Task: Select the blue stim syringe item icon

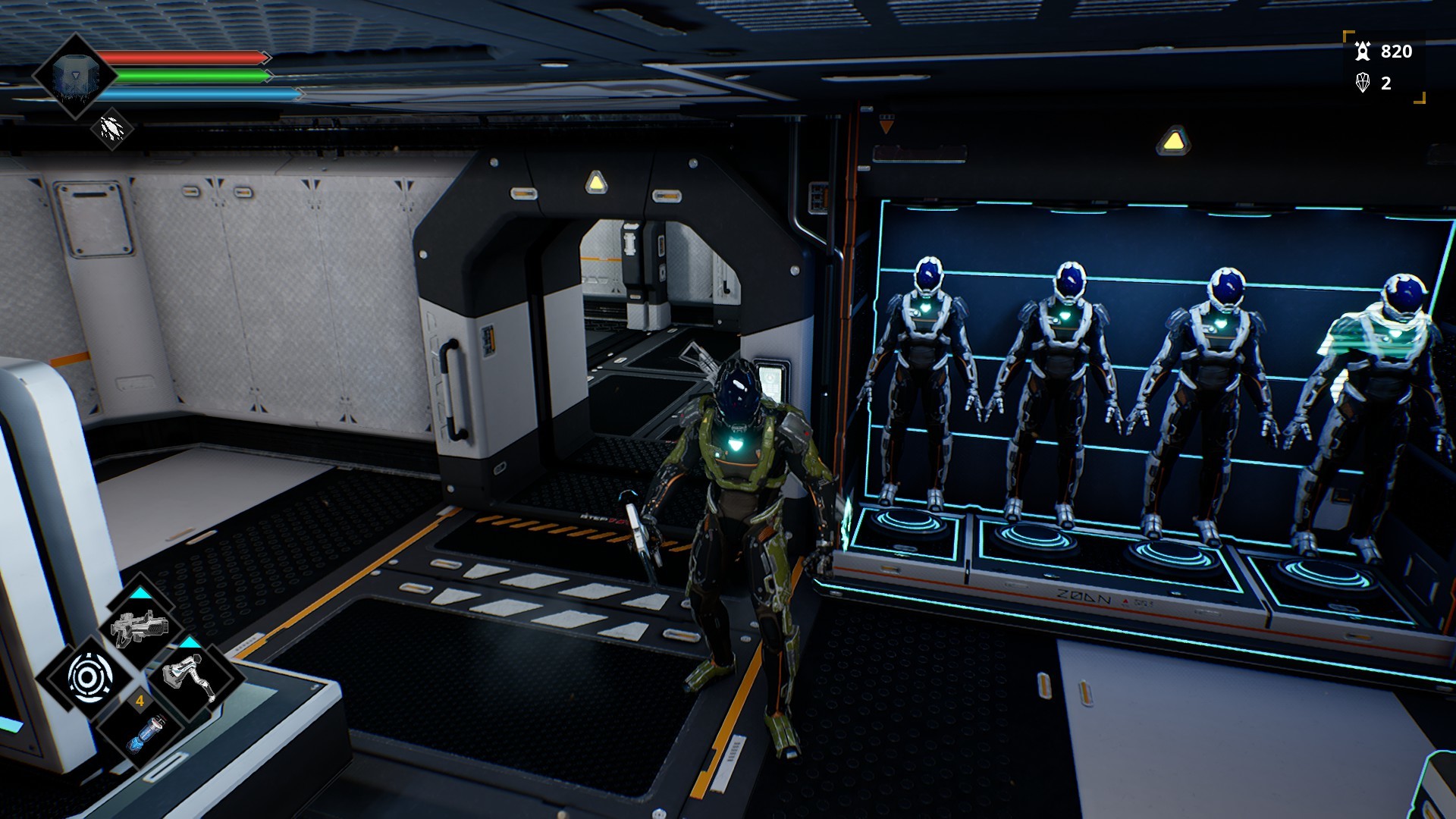Action: point(146,735)
